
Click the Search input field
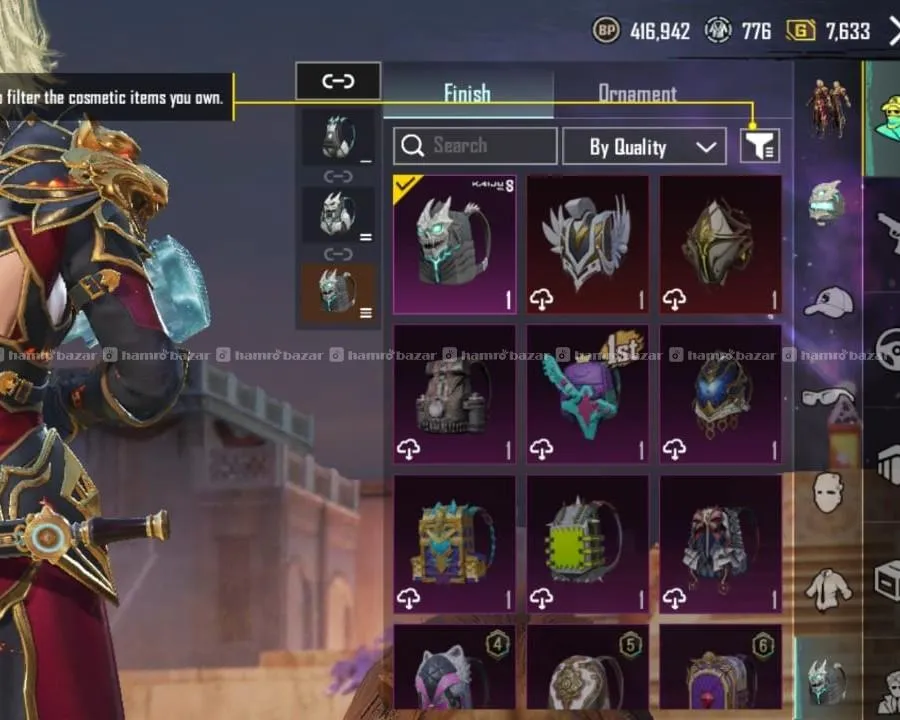[475, 146]
